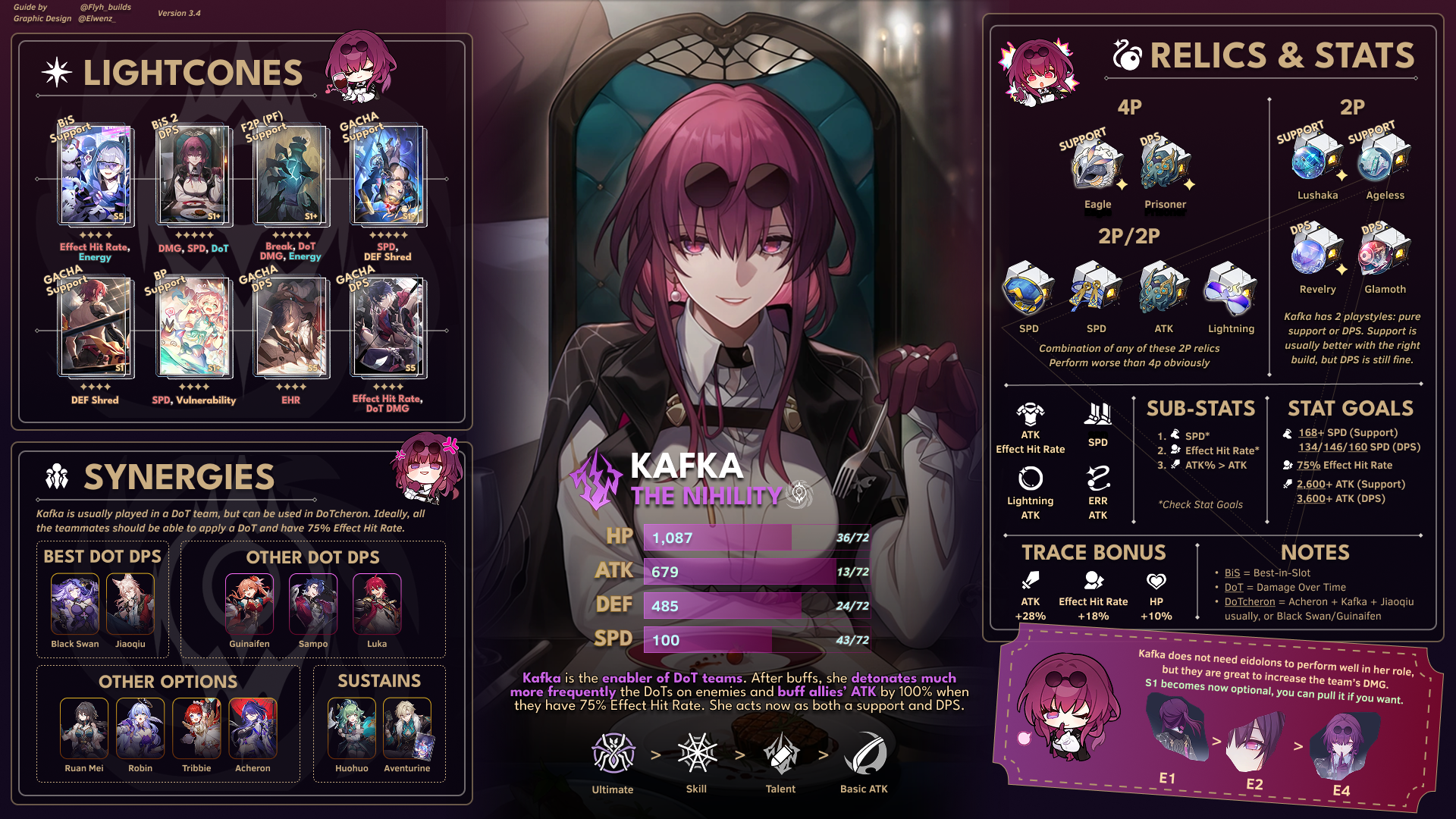Open the BiS 2 DPS lightcone card

click(193, 176)
